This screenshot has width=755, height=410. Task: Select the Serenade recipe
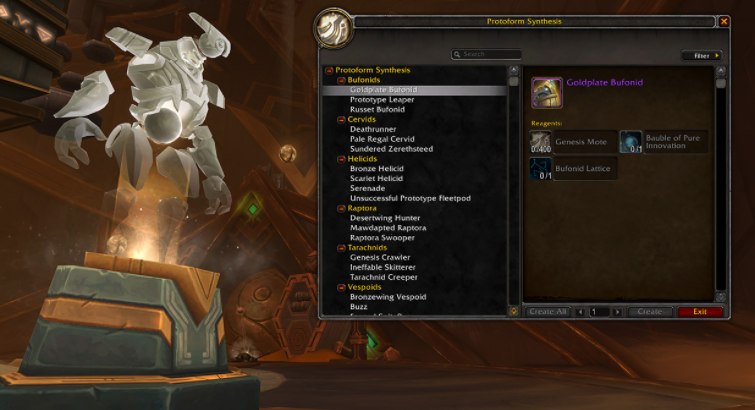(367, 188)
